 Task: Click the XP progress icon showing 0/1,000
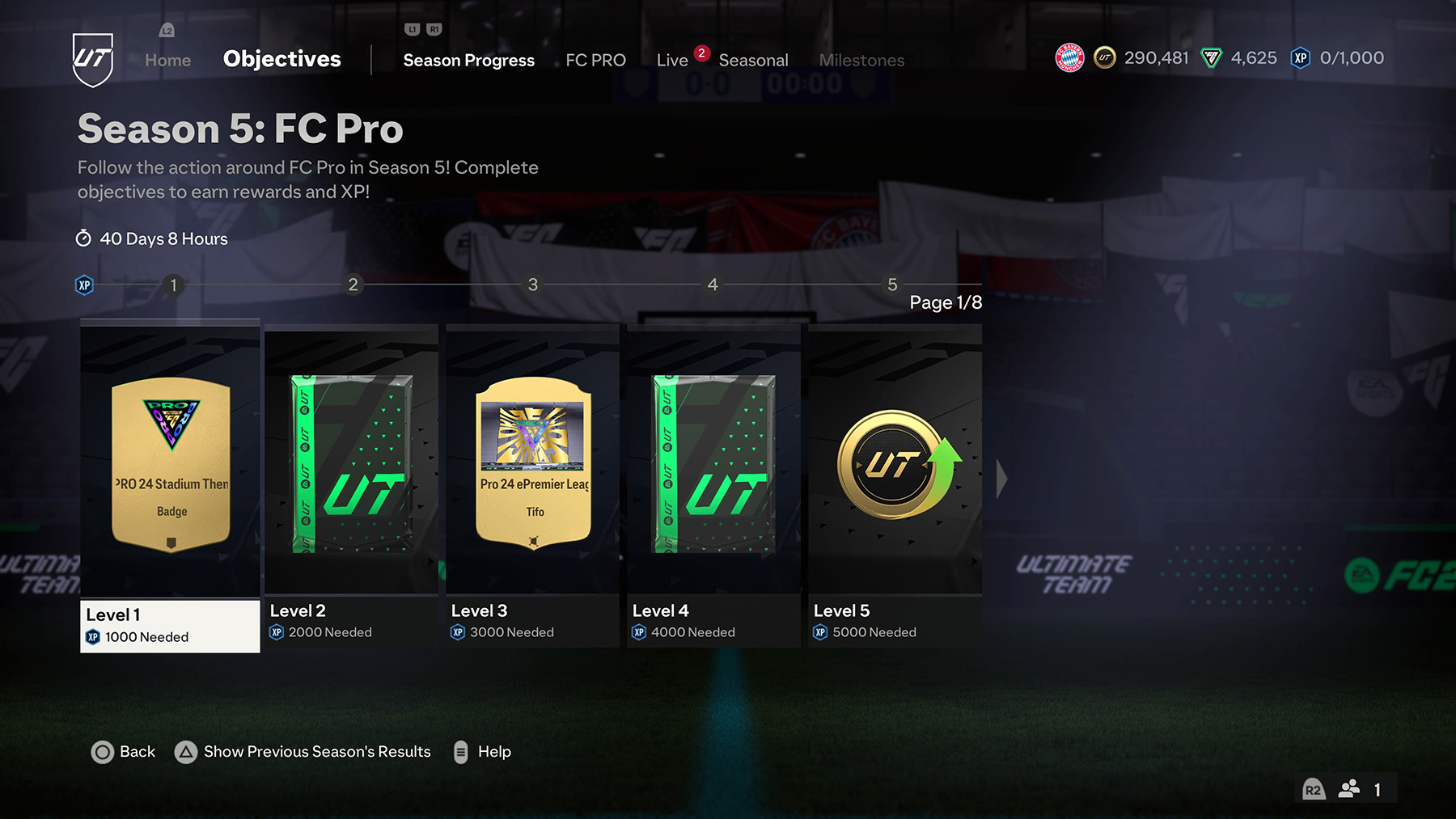(x=1300, y=57)
